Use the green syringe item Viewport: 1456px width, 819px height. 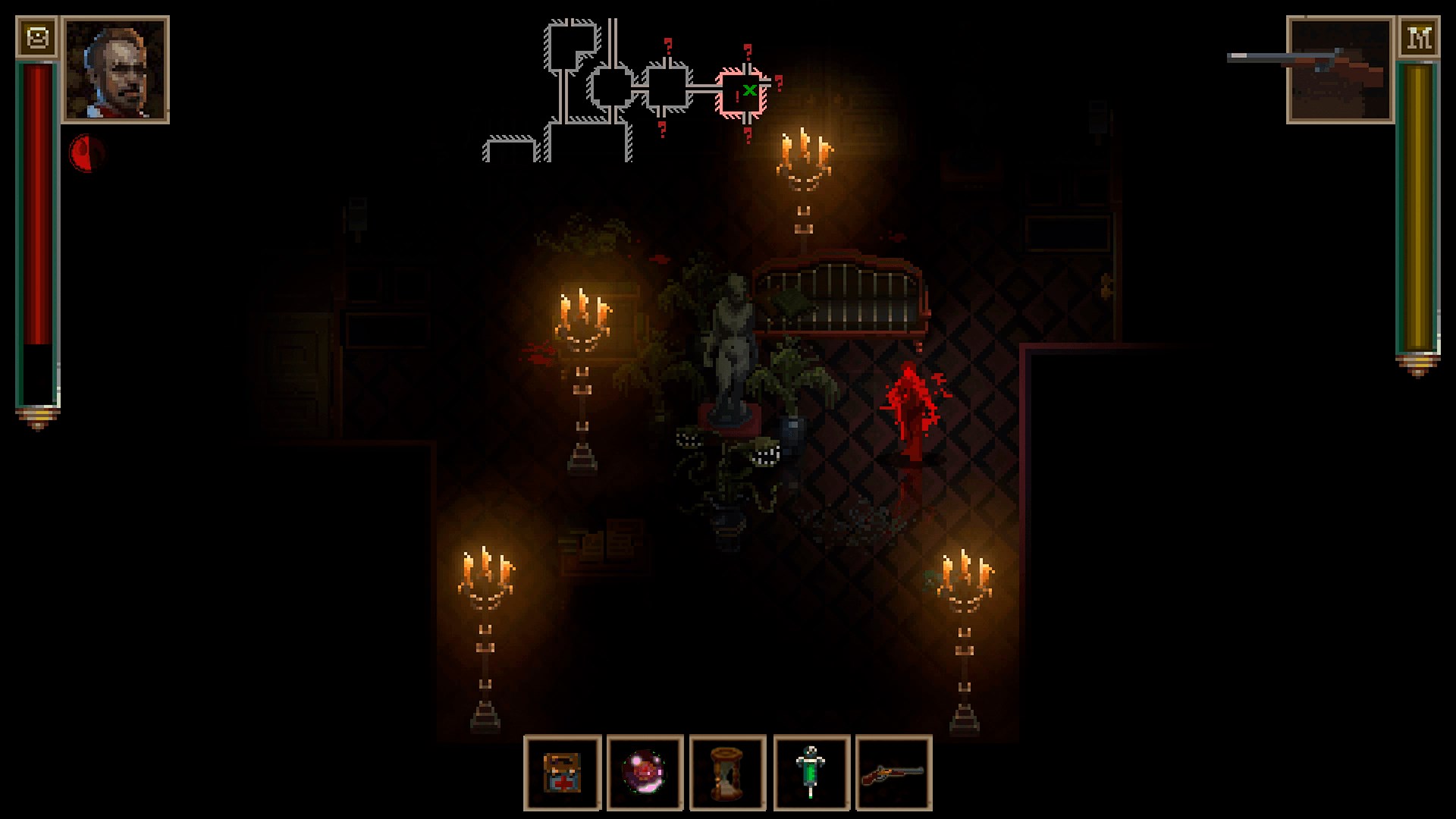point(811,773)
